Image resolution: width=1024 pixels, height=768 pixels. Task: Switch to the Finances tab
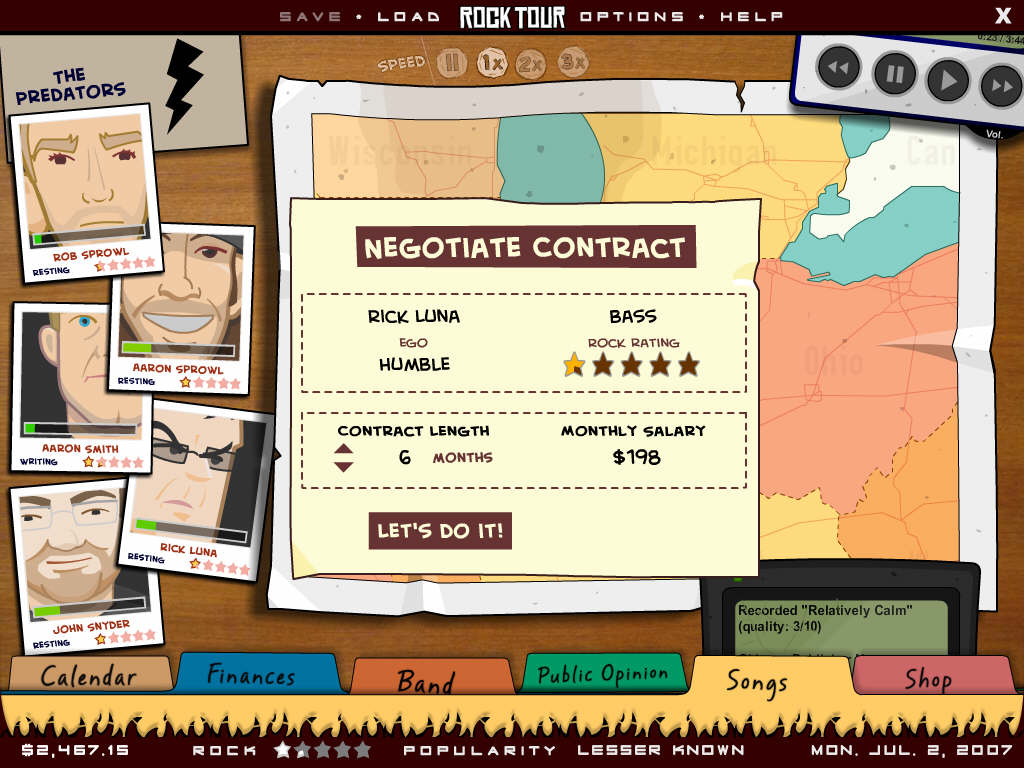(x=251, y=674)
